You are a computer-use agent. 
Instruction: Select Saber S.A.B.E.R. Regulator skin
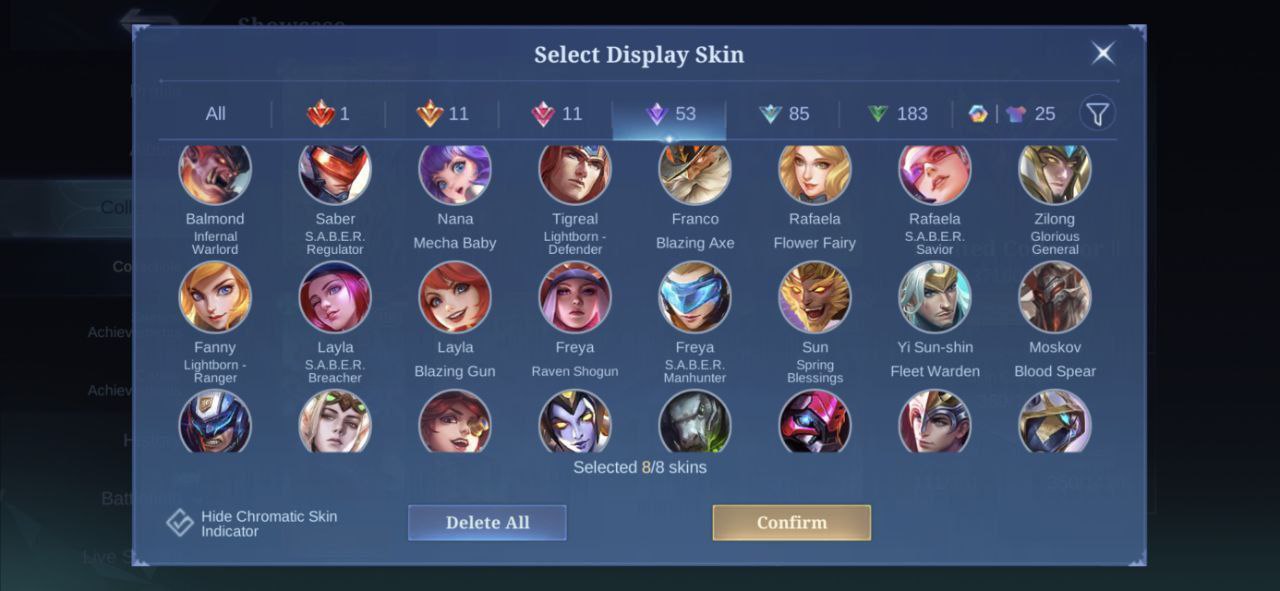click(335, 174)
